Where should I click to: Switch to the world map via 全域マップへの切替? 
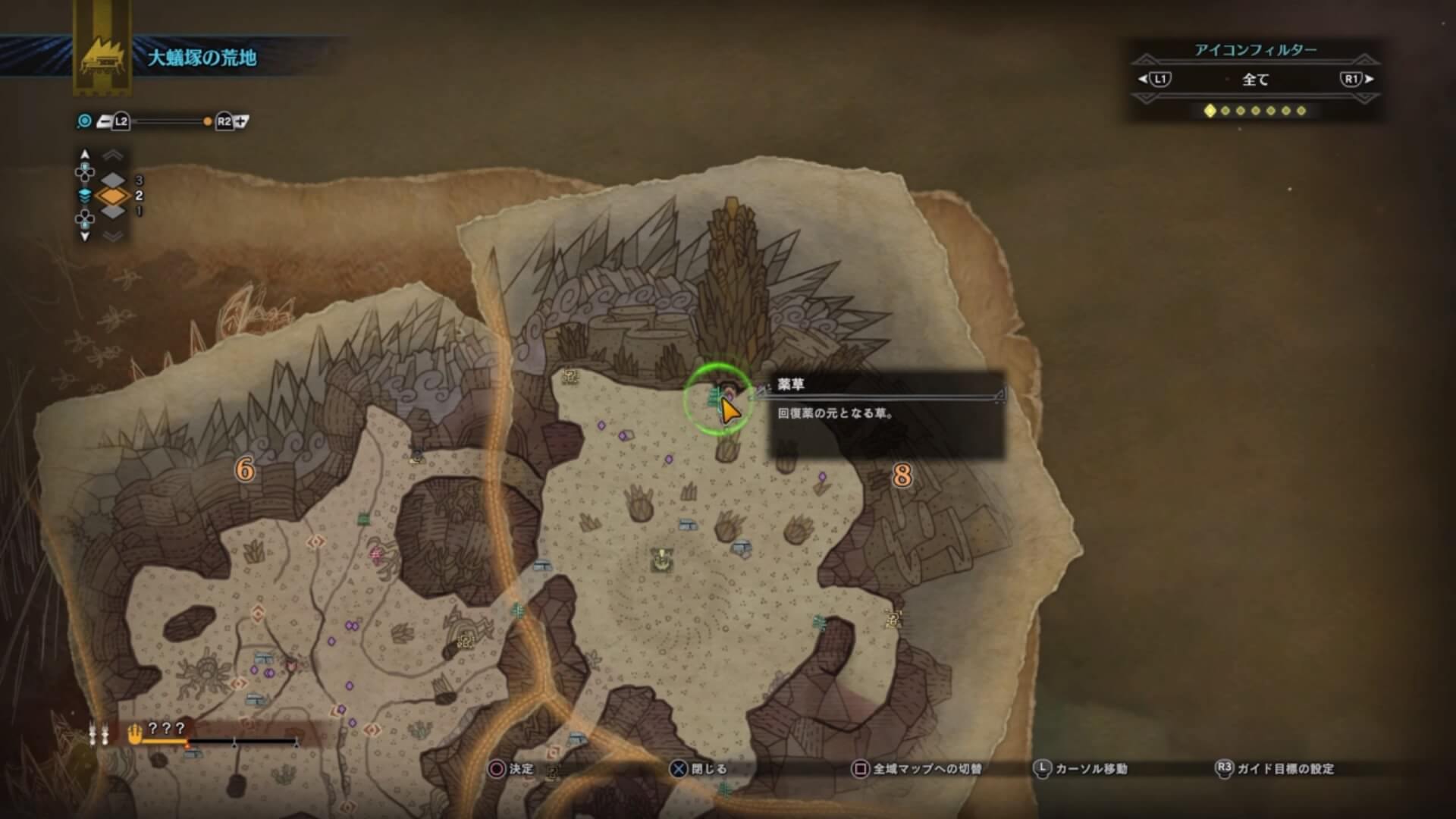927,769
